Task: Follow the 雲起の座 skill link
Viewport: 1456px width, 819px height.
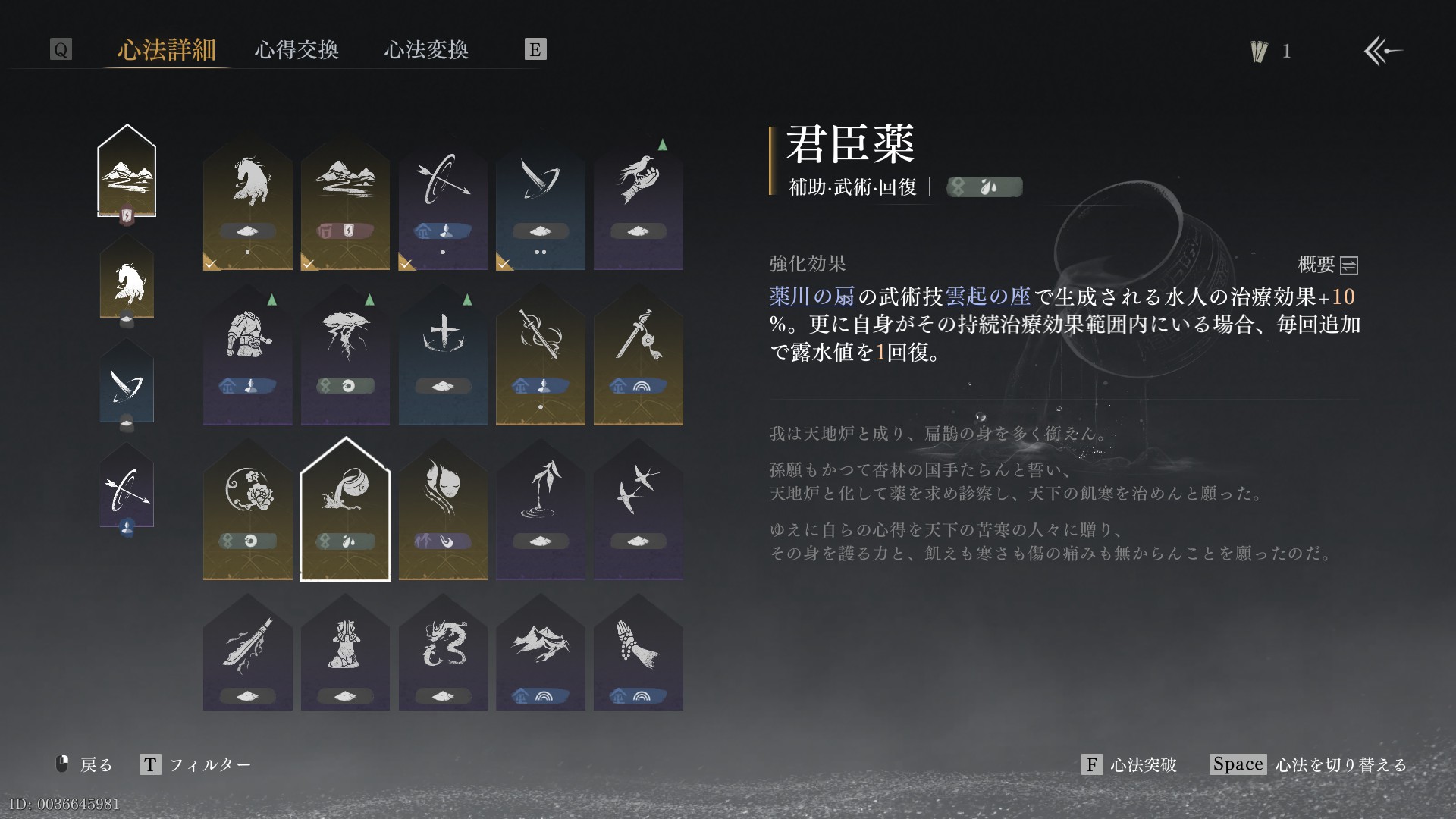Action: coord(987,297)
